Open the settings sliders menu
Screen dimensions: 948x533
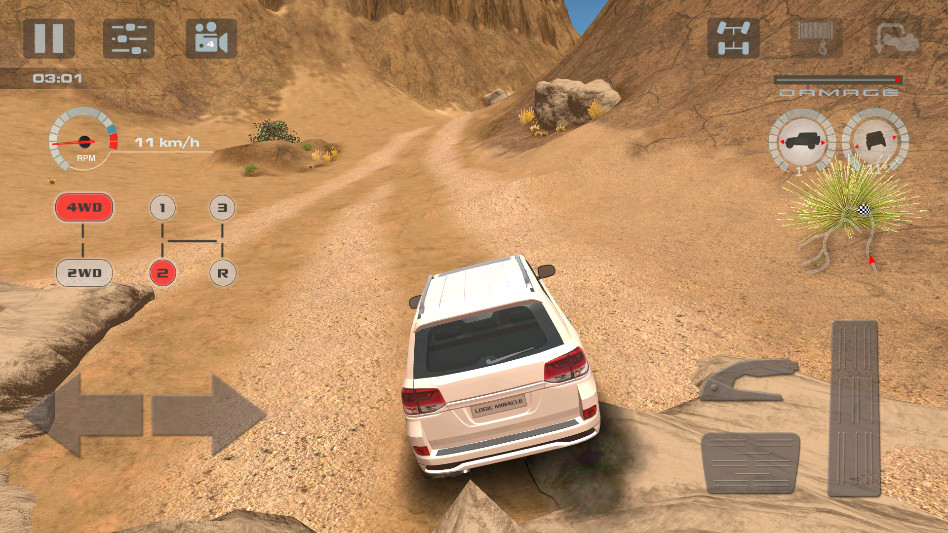(x=129, y=38)
